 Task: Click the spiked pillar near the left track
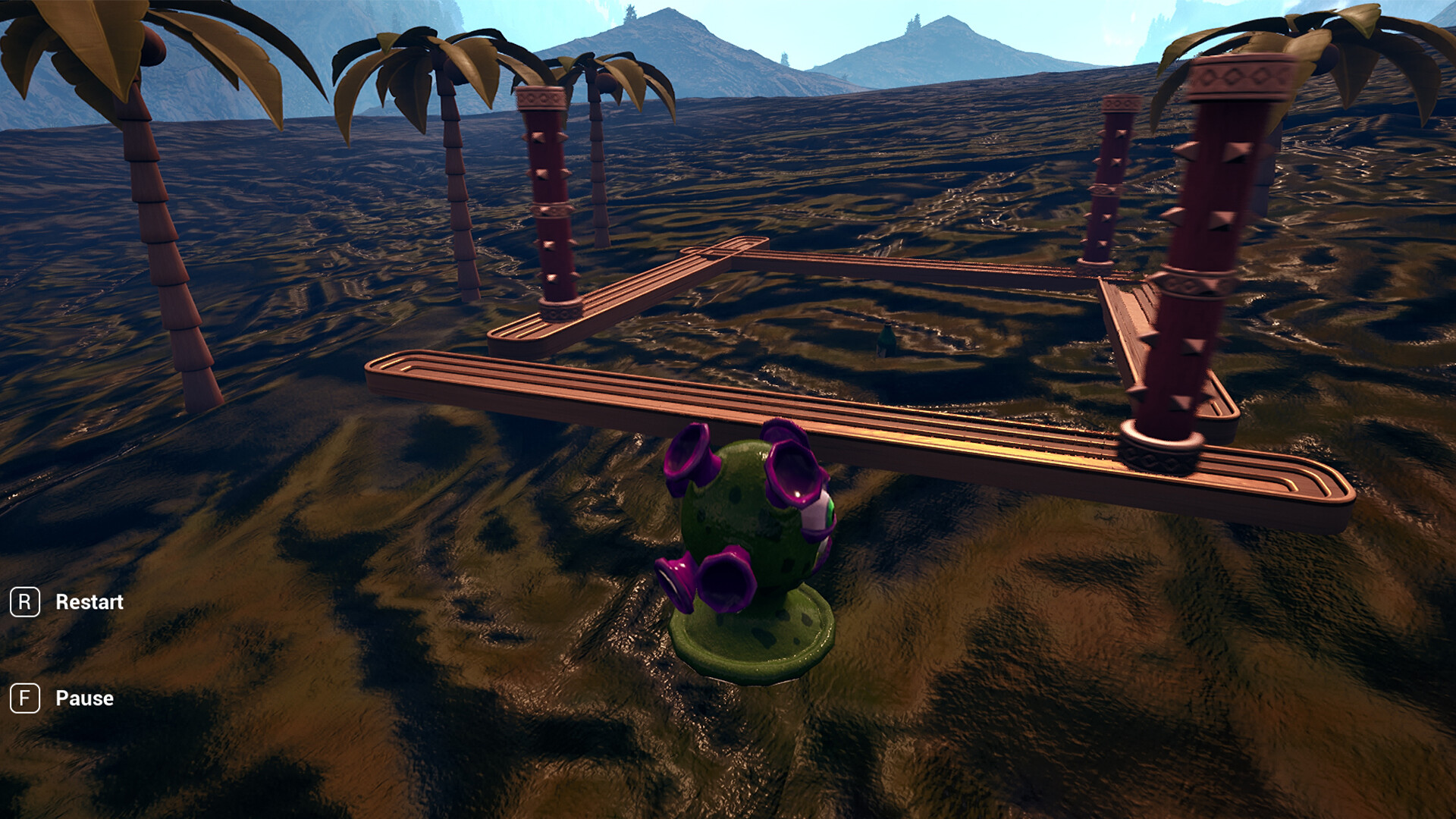pos(548,205)
